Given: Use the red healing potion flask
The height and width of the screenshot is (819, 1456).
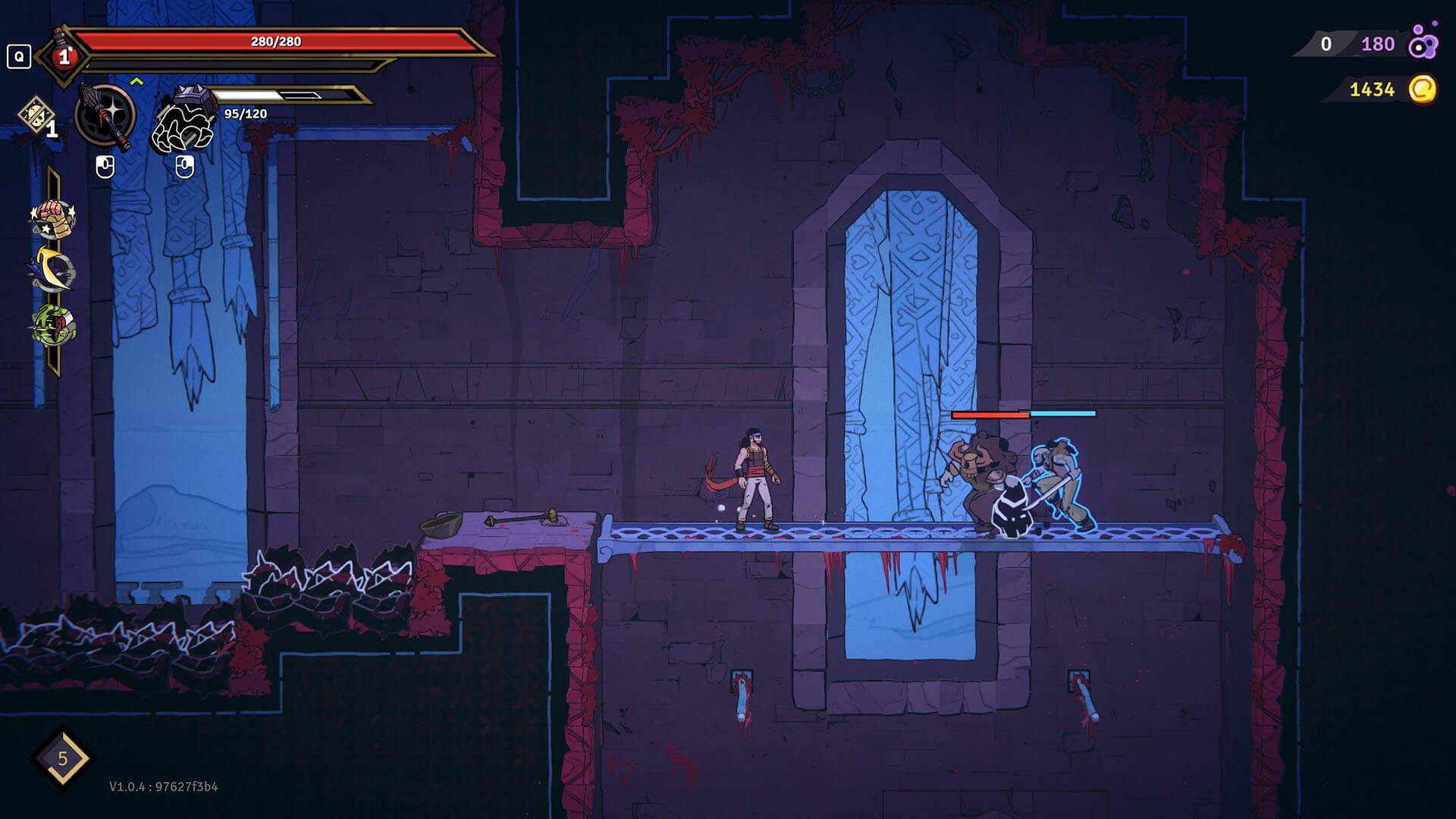Looking at the screenshot, I should pyautogui.click(x=64, y=56).
